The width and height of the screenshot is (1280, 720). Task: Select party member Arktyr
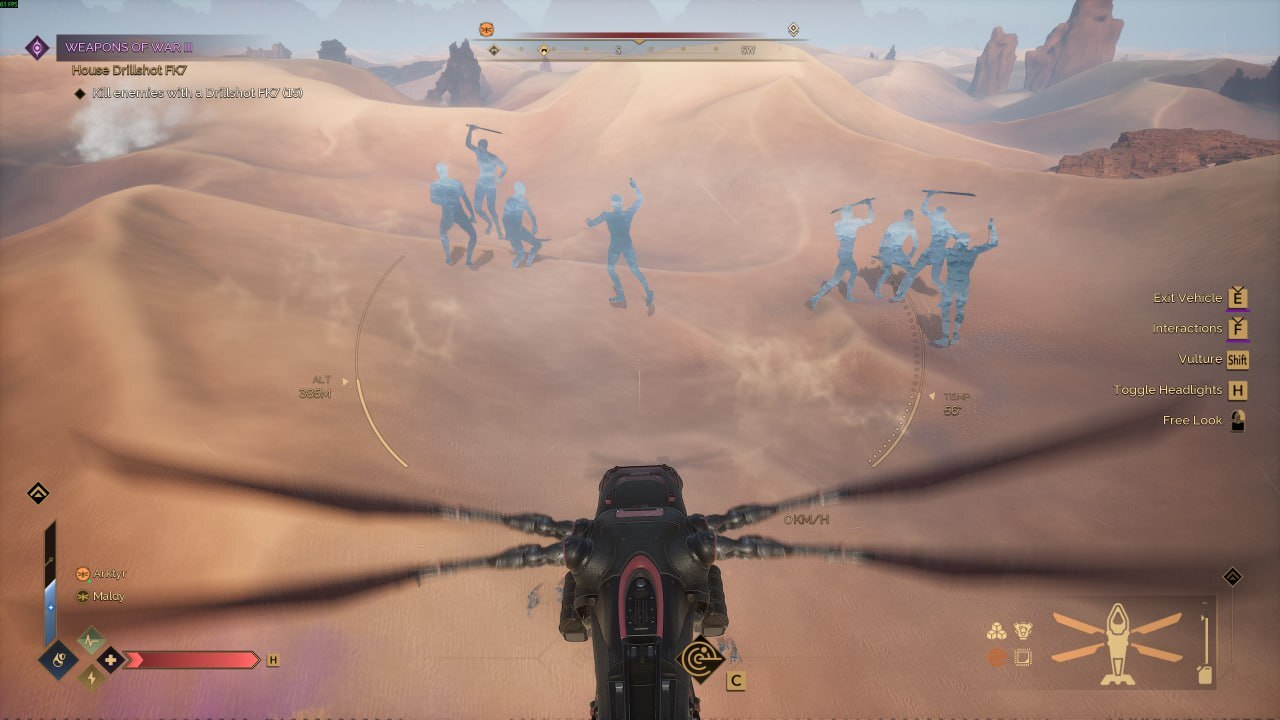(109, 574)
